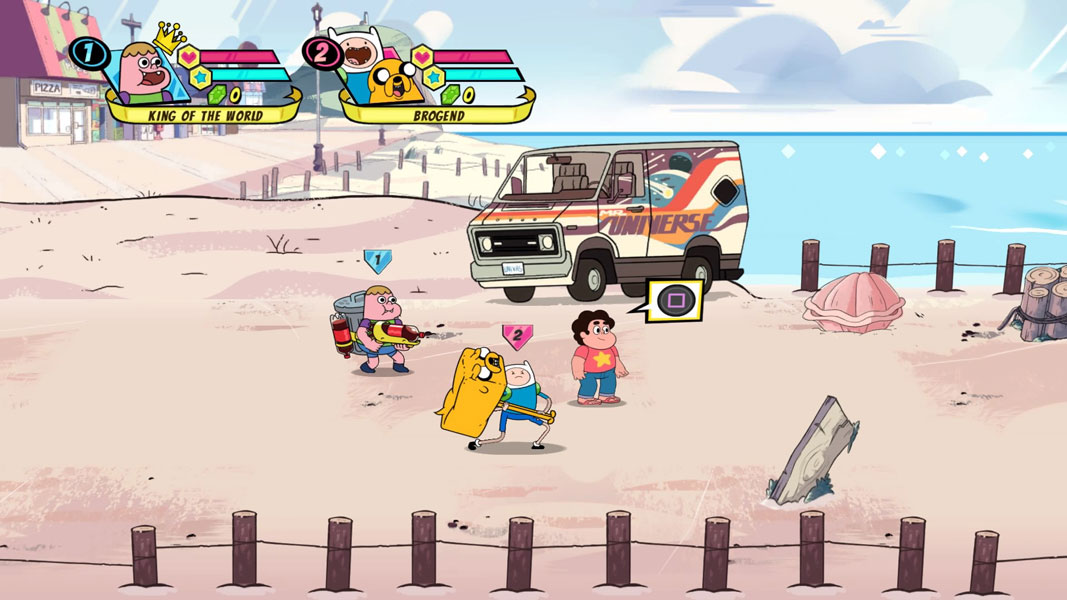Select Clarence's player one portrait

146,71
